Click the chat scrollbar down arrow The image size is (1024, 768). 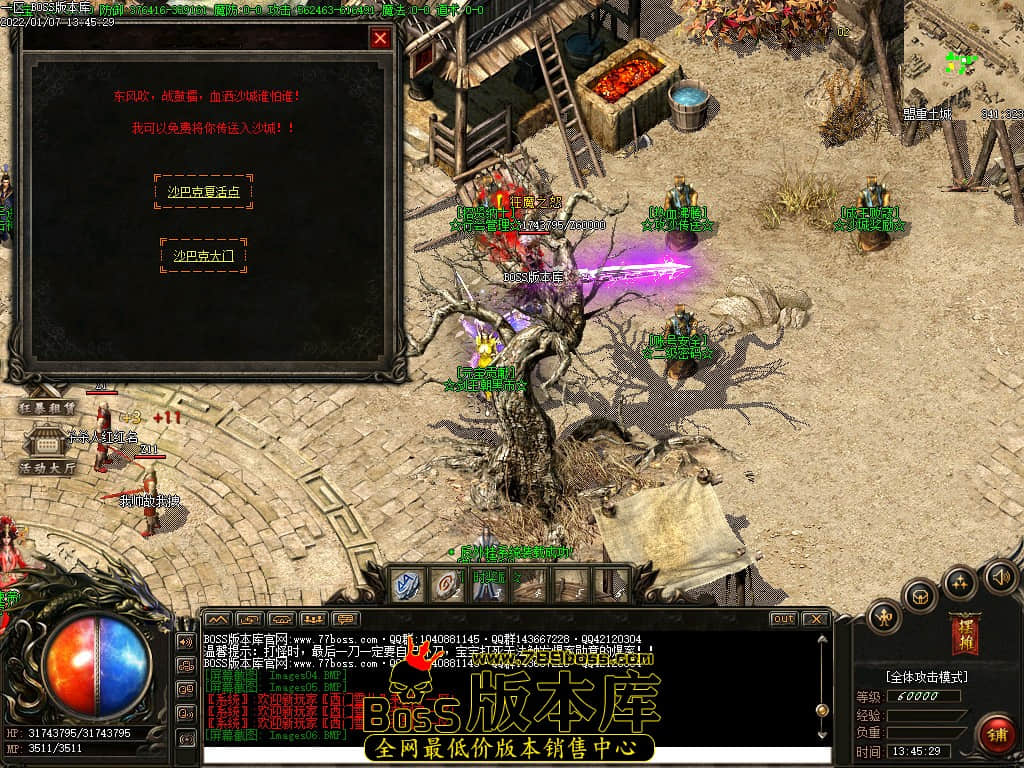pos(822,736)
